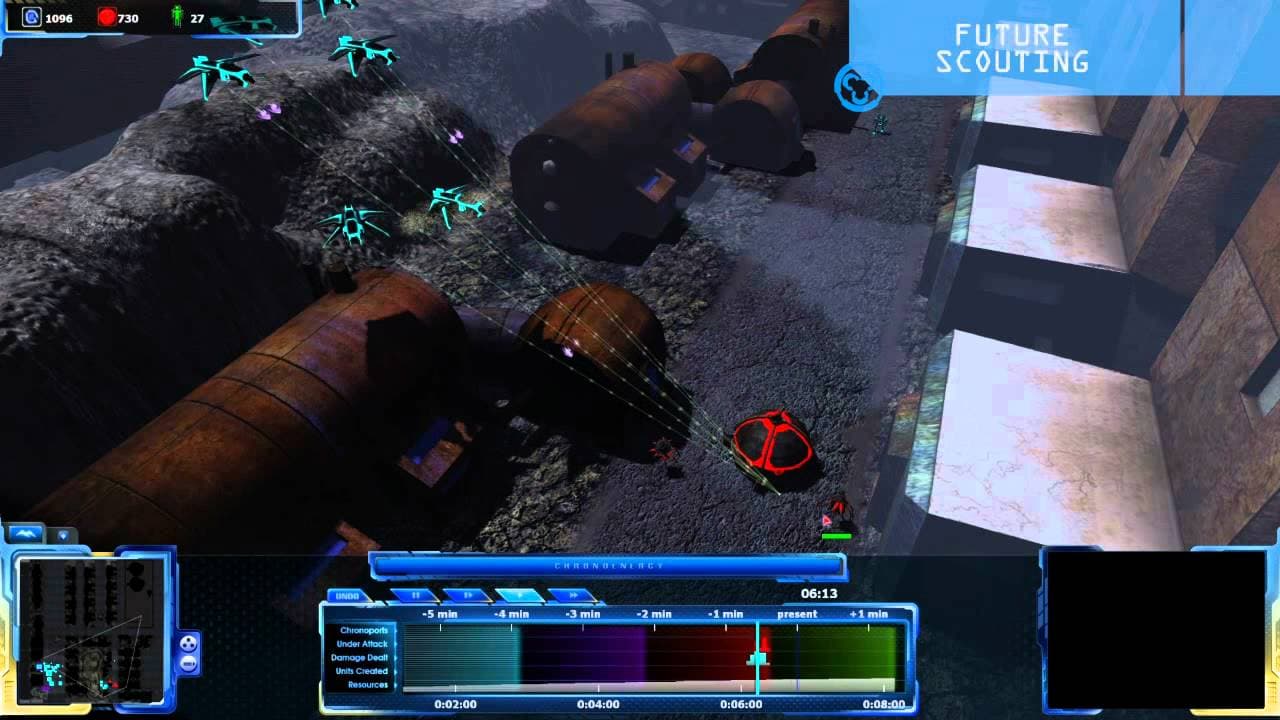The height and width of the screenshot is (720, 1280).
Task: Click the chronoporter emblem near Future Scouting banner
Action: (855, 85)
